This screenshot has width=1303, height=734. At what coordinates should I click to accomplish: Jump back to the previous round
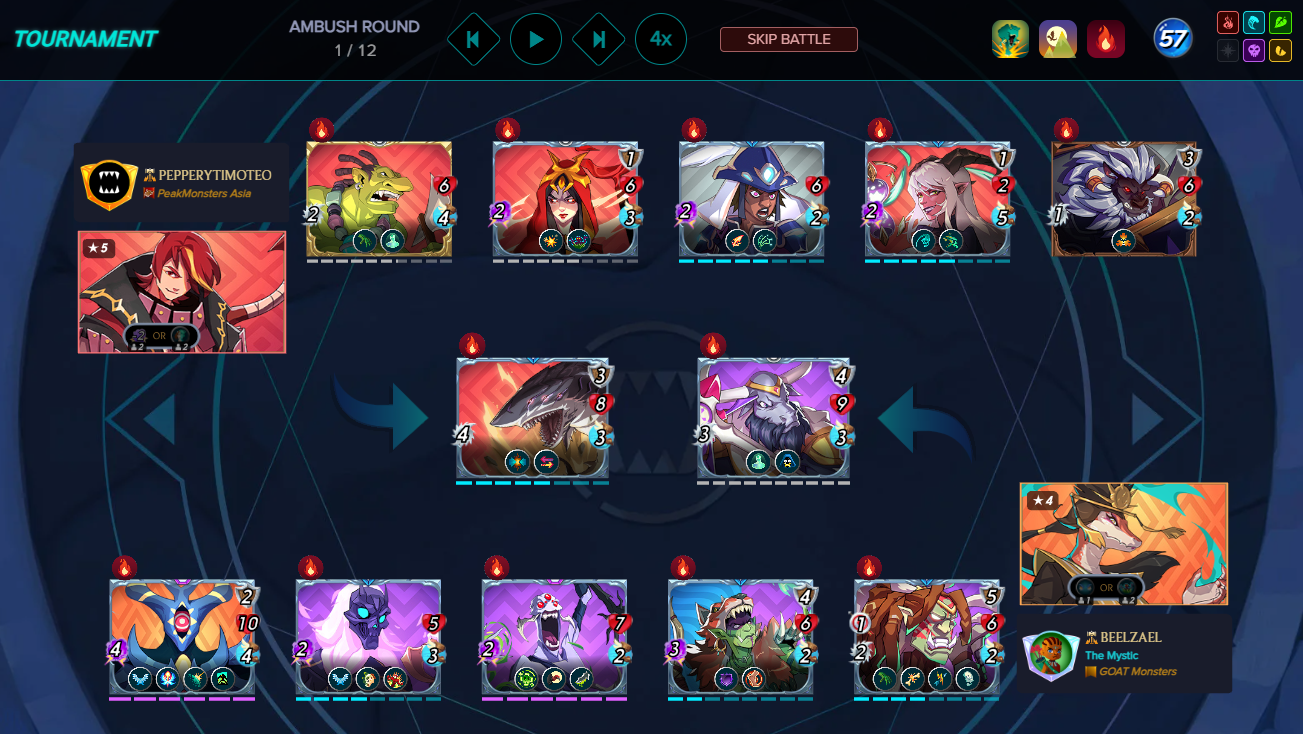point(473,39)
